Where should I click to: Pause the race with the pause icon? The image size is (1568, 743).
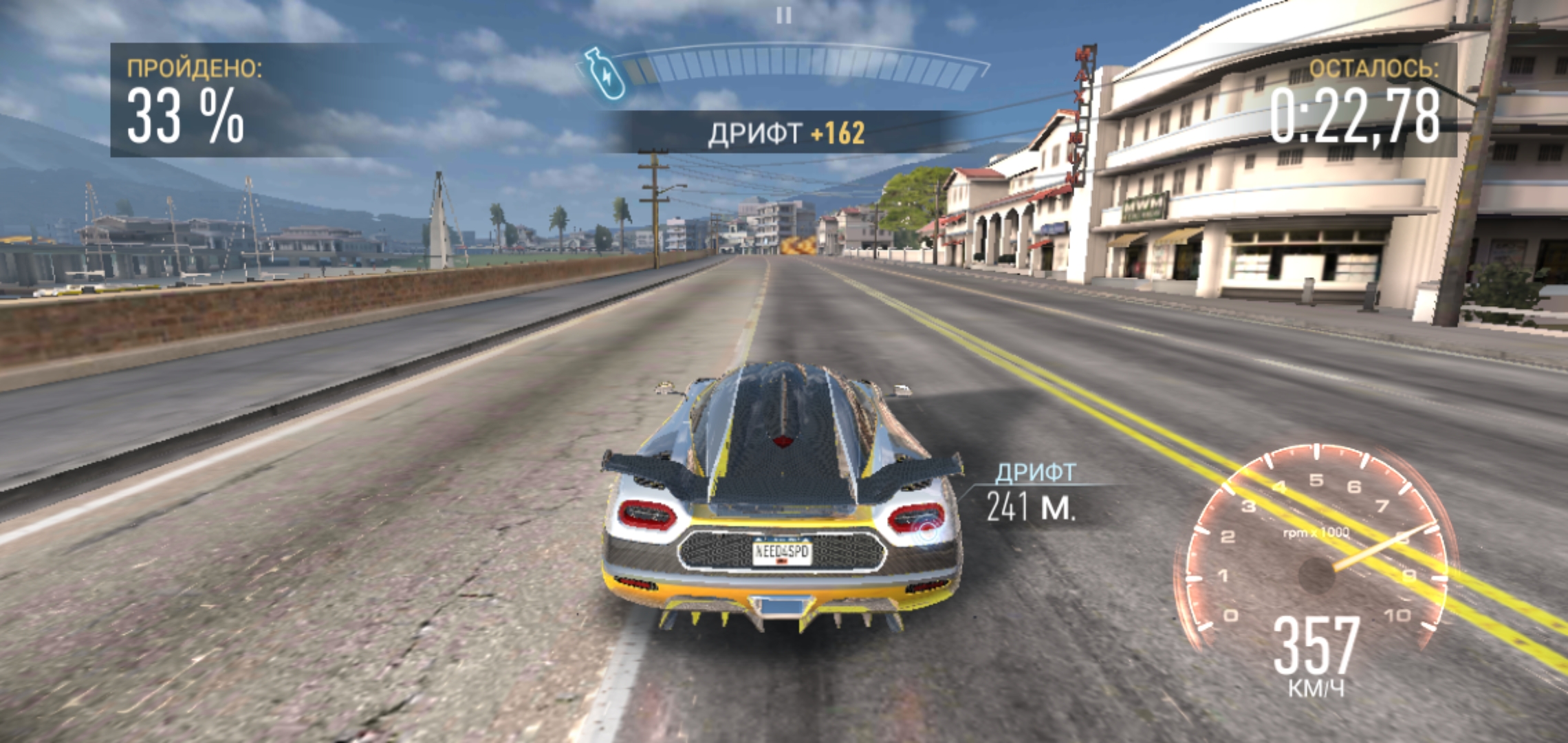[783, 15]
